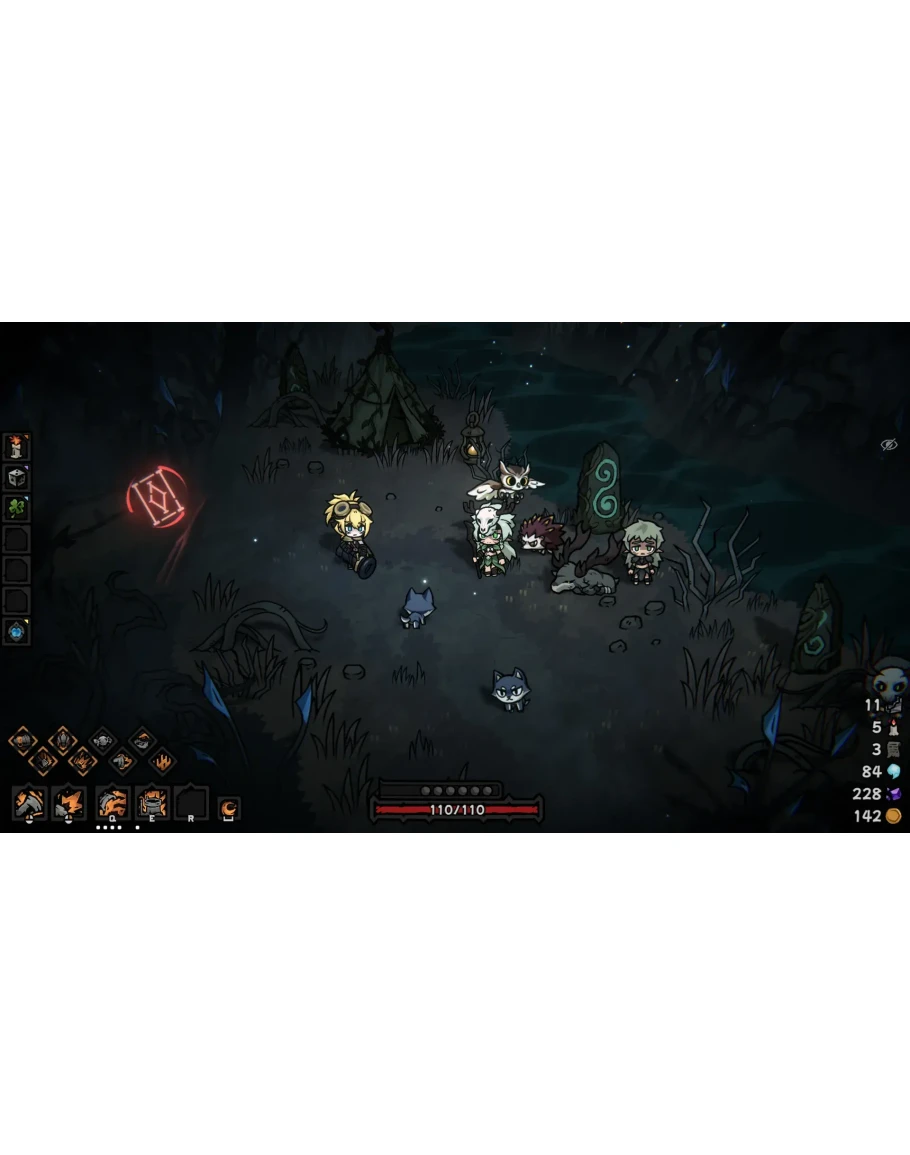910x1155 pixels.
Task: Activate the orange crescent moon dash icon
Action: coord(229,807)
